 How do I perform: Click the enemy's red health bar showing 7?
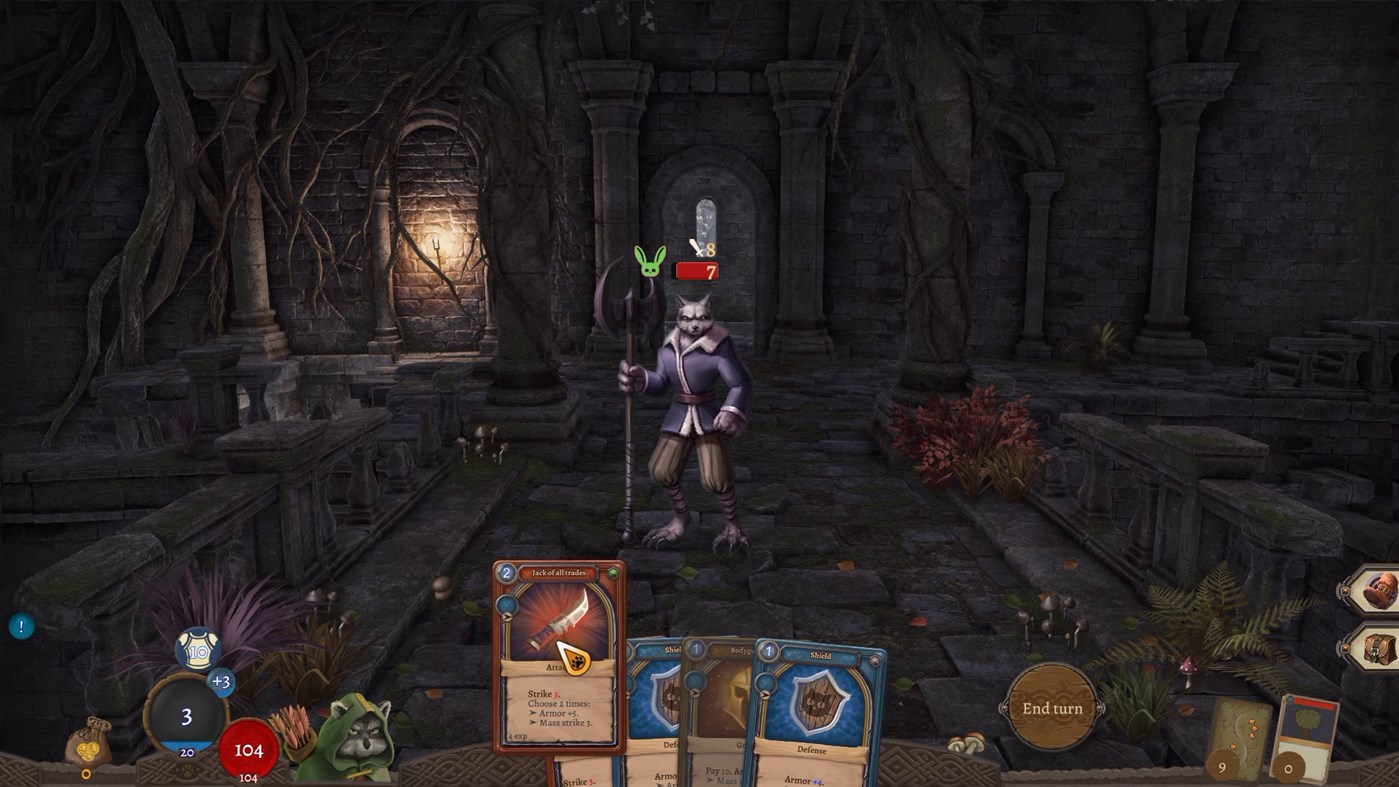coord(698,270)
